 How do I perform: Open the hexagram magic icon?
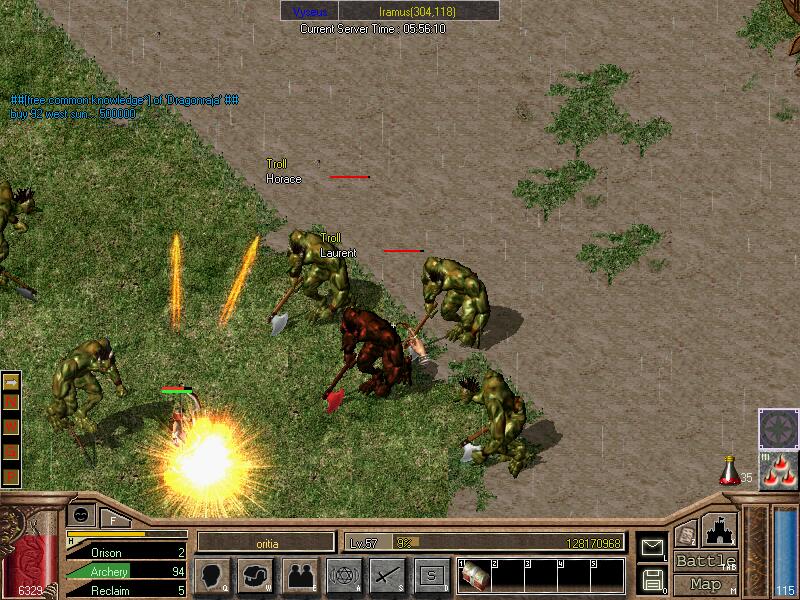(343, 575)
